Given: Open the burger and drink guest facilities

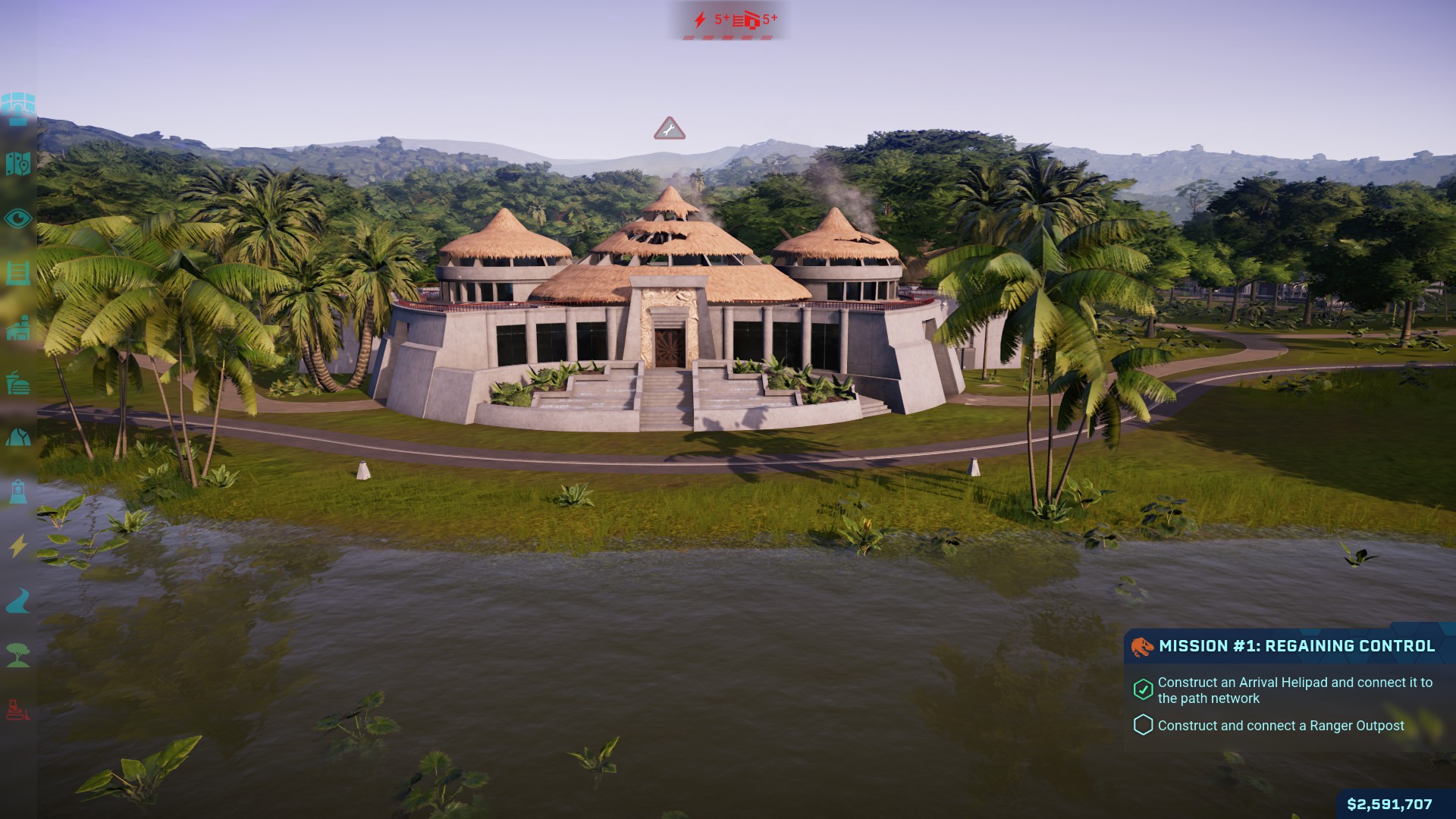Looking at the screenshot, I should click(x=18, y=384).
